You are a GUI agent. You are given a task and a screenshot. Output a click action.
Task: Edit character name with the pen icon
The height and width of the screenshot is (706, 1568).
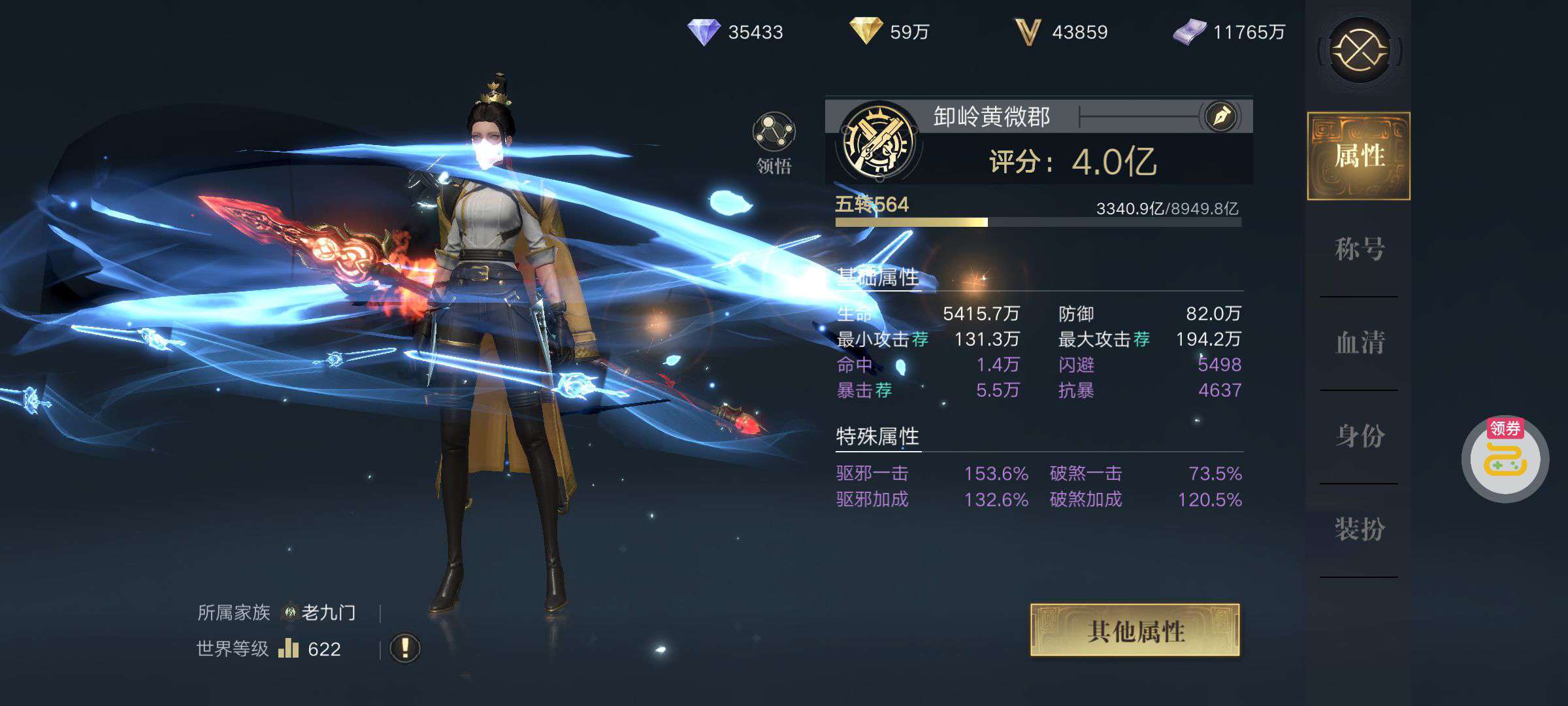[x=1221, y=117]
